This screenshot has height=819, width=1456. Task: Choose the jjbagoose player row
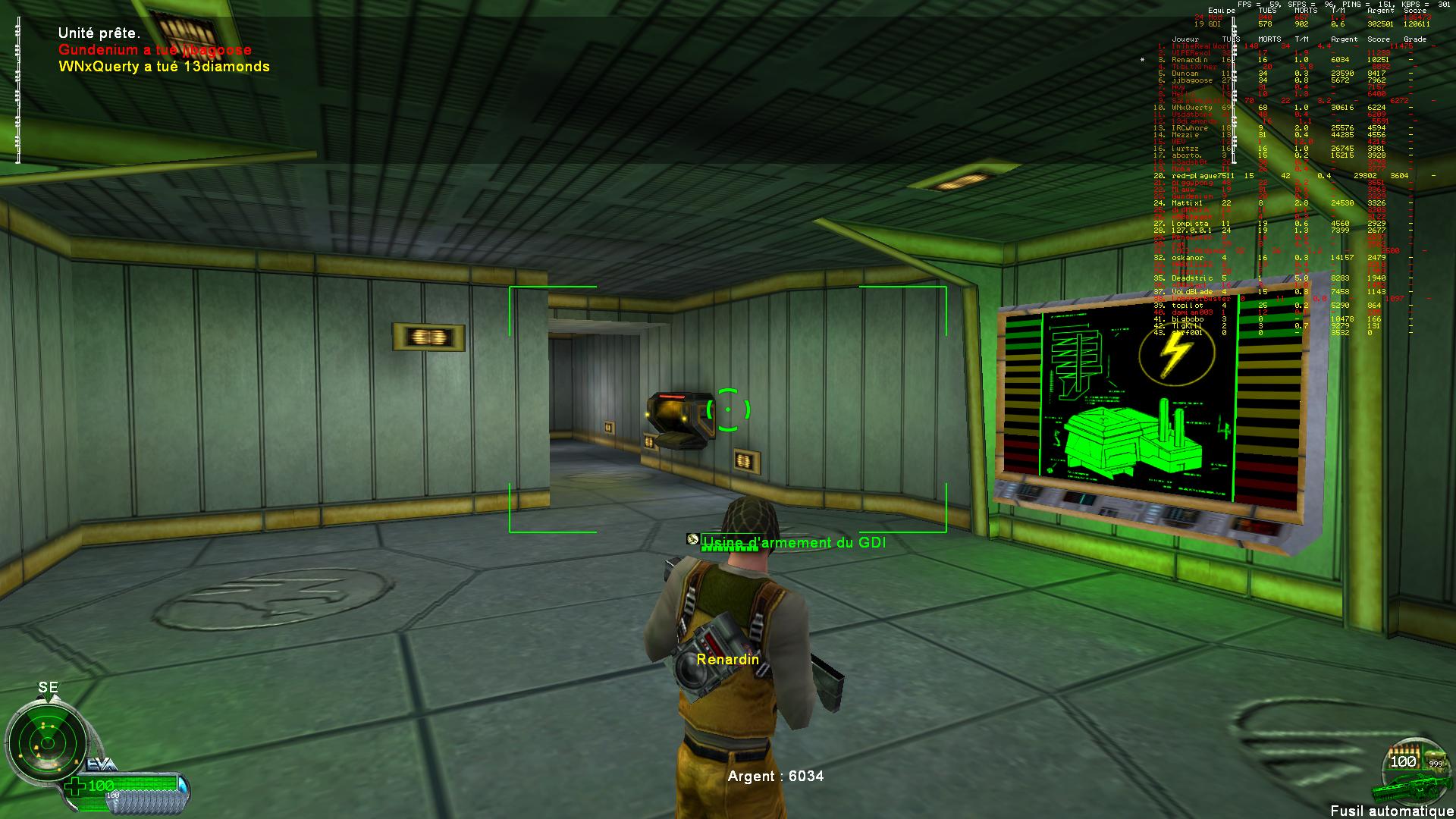point(1192,80)
